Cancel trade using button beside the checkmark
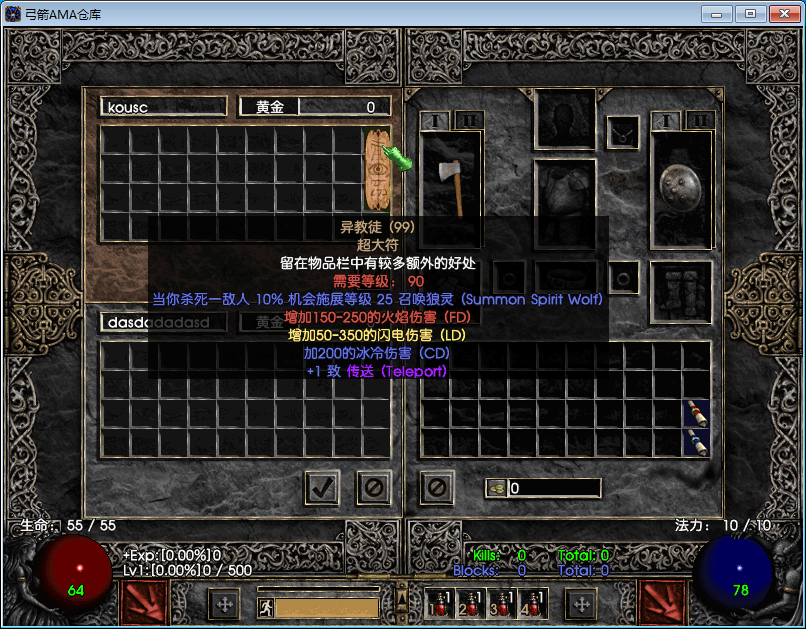The width and height of the screenshot is (806, 629). (374, 487)
